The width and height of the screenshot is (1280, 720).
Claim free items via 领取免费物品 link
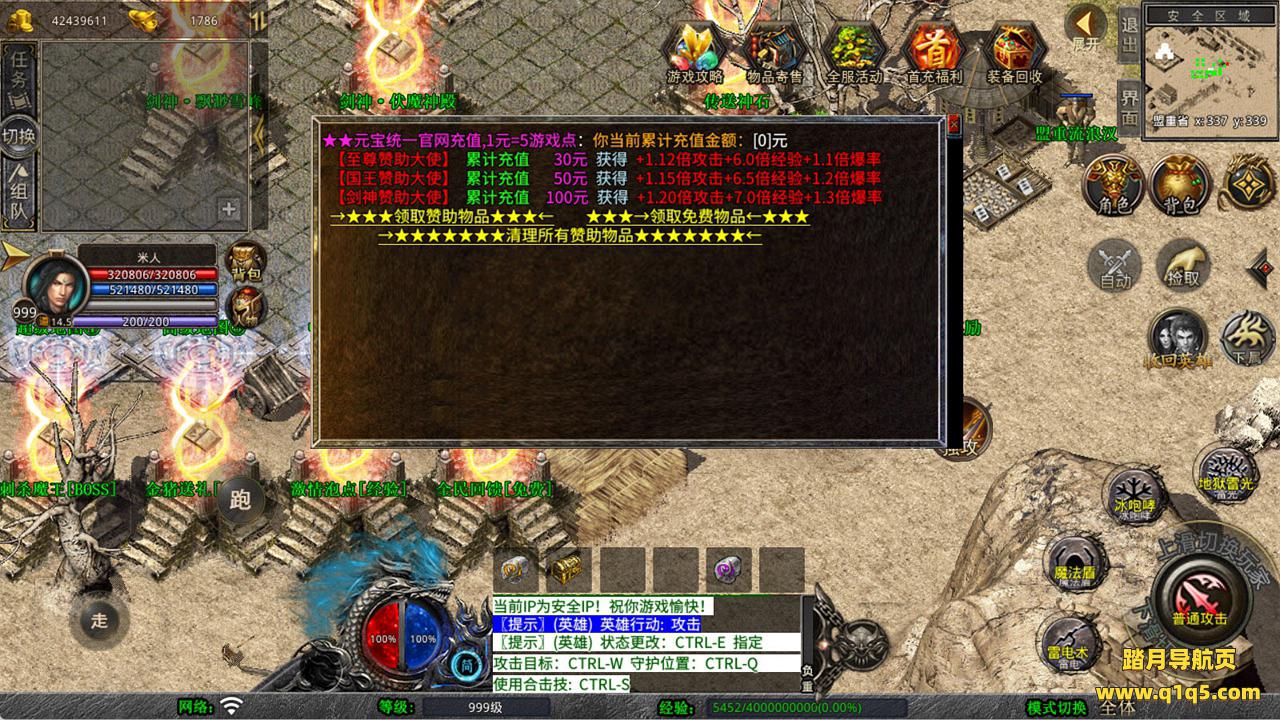697,217
